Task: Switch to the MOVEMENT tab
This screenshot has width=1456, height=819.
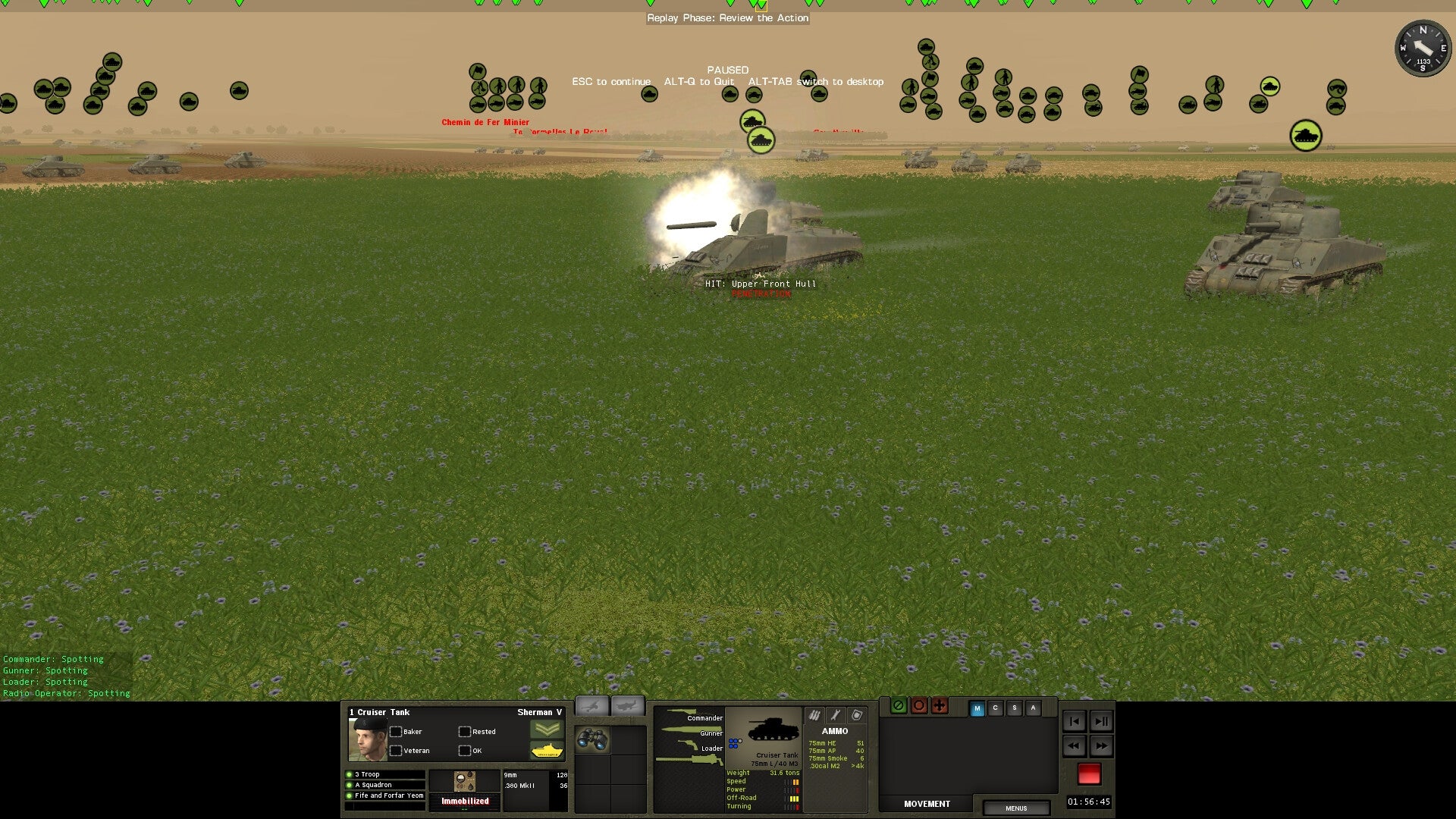Action: click(926, 804)
